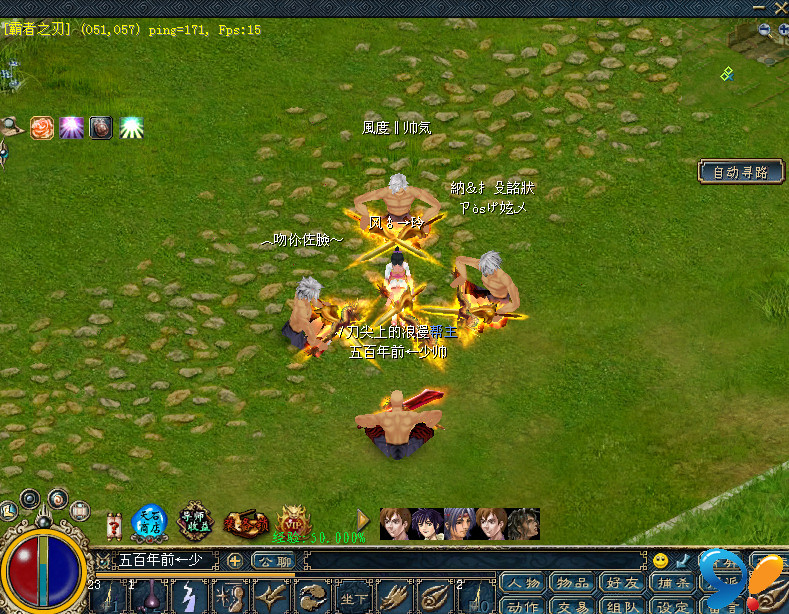The width and height of the screenshot is (789, 614).
Task: Open the 导师收益 mentor rewards icon
Action: point(197,522)
